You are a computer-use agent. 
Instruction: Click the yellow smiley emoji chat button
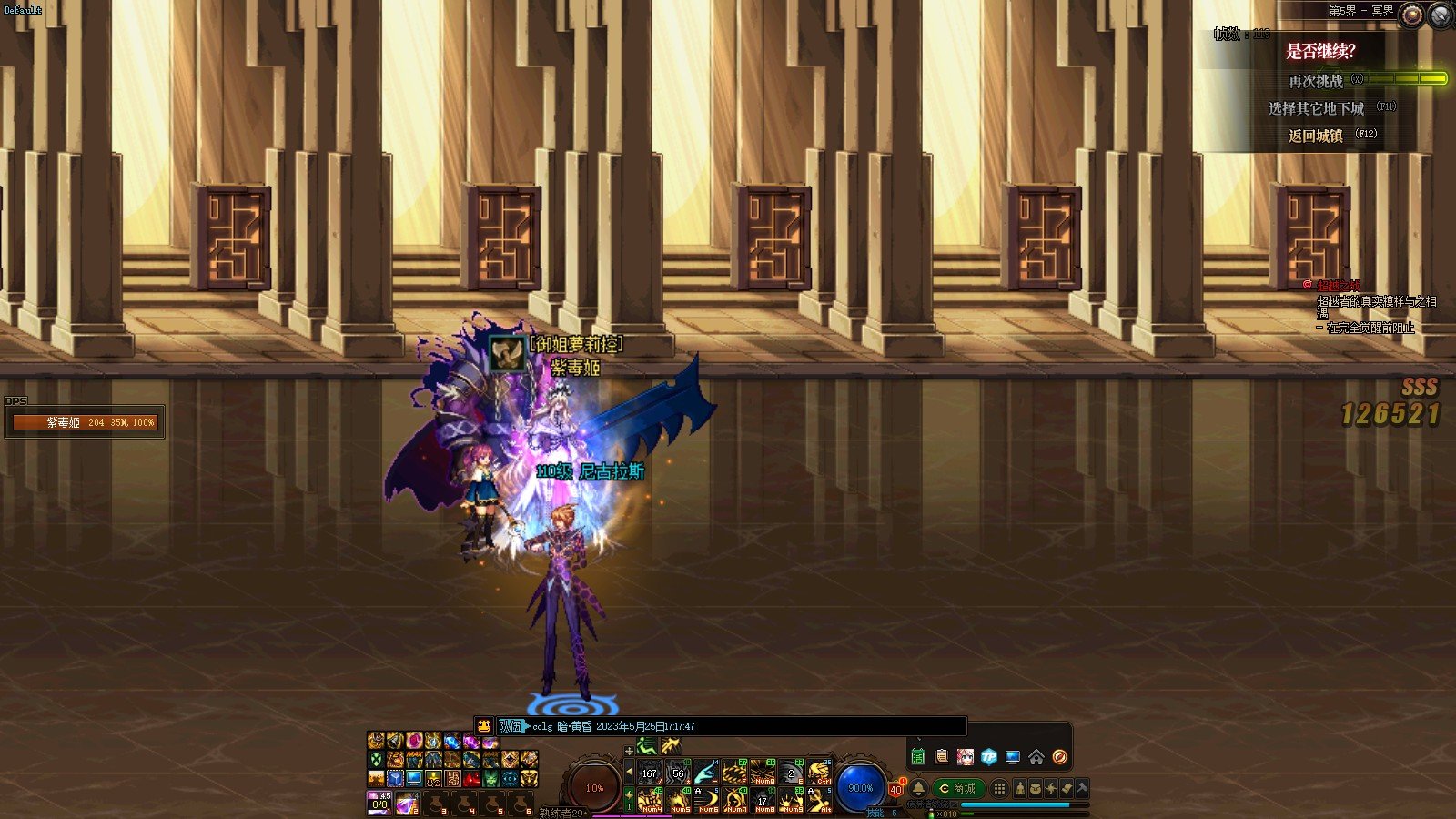[484, 726]
